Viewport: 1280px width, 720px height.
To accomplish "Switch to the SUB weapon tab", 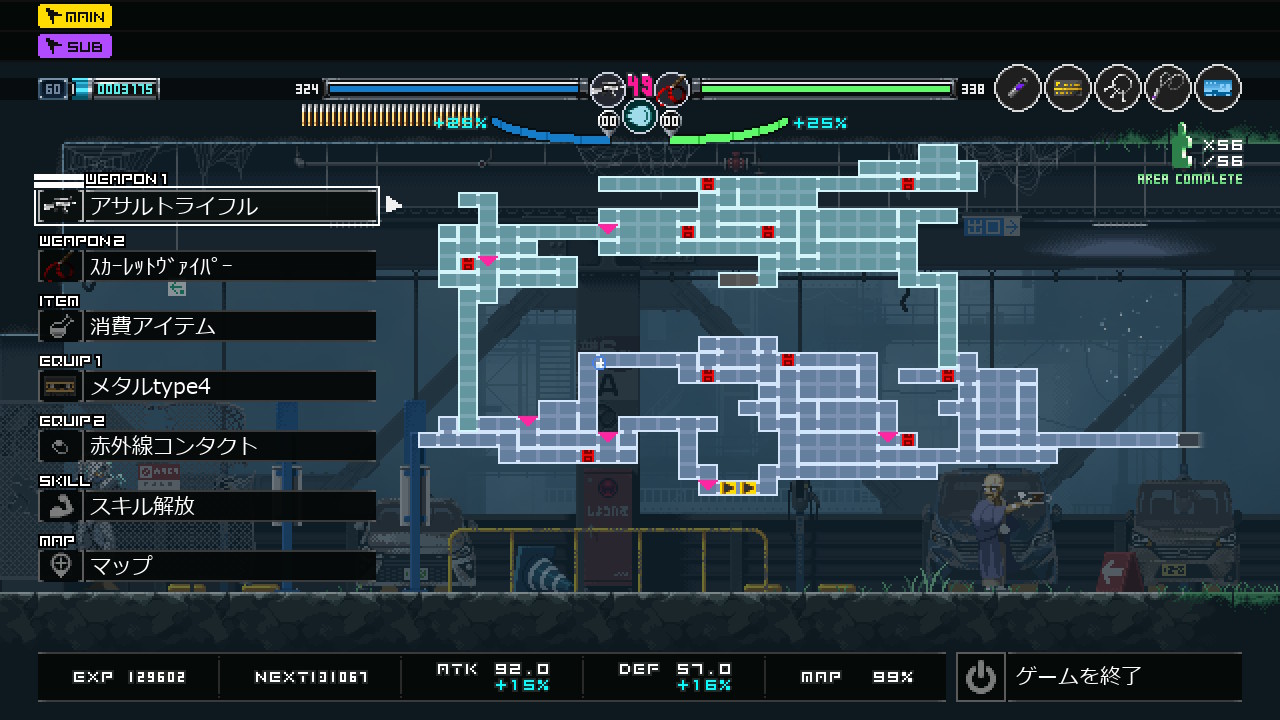I will coord(75,46).
